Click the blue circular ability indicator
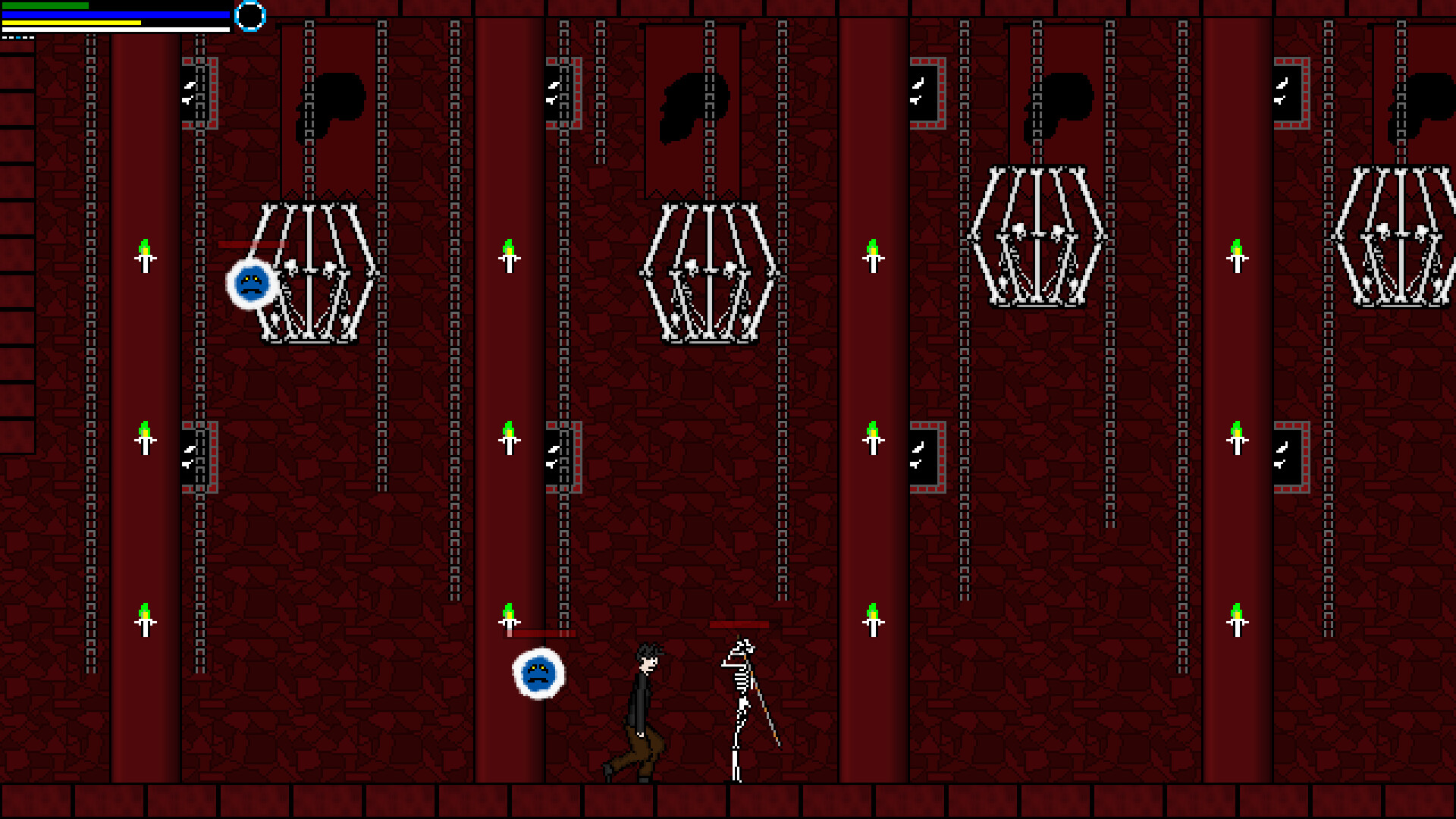Image resolution: width=1456 pixels, height=819 pixels. (x=250, y=16)
